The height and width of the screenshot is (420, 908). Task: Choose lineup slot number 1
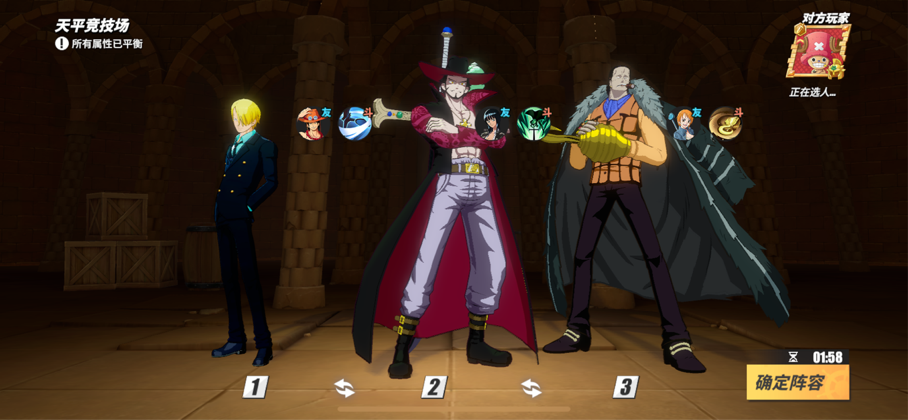tap(256, 387)
